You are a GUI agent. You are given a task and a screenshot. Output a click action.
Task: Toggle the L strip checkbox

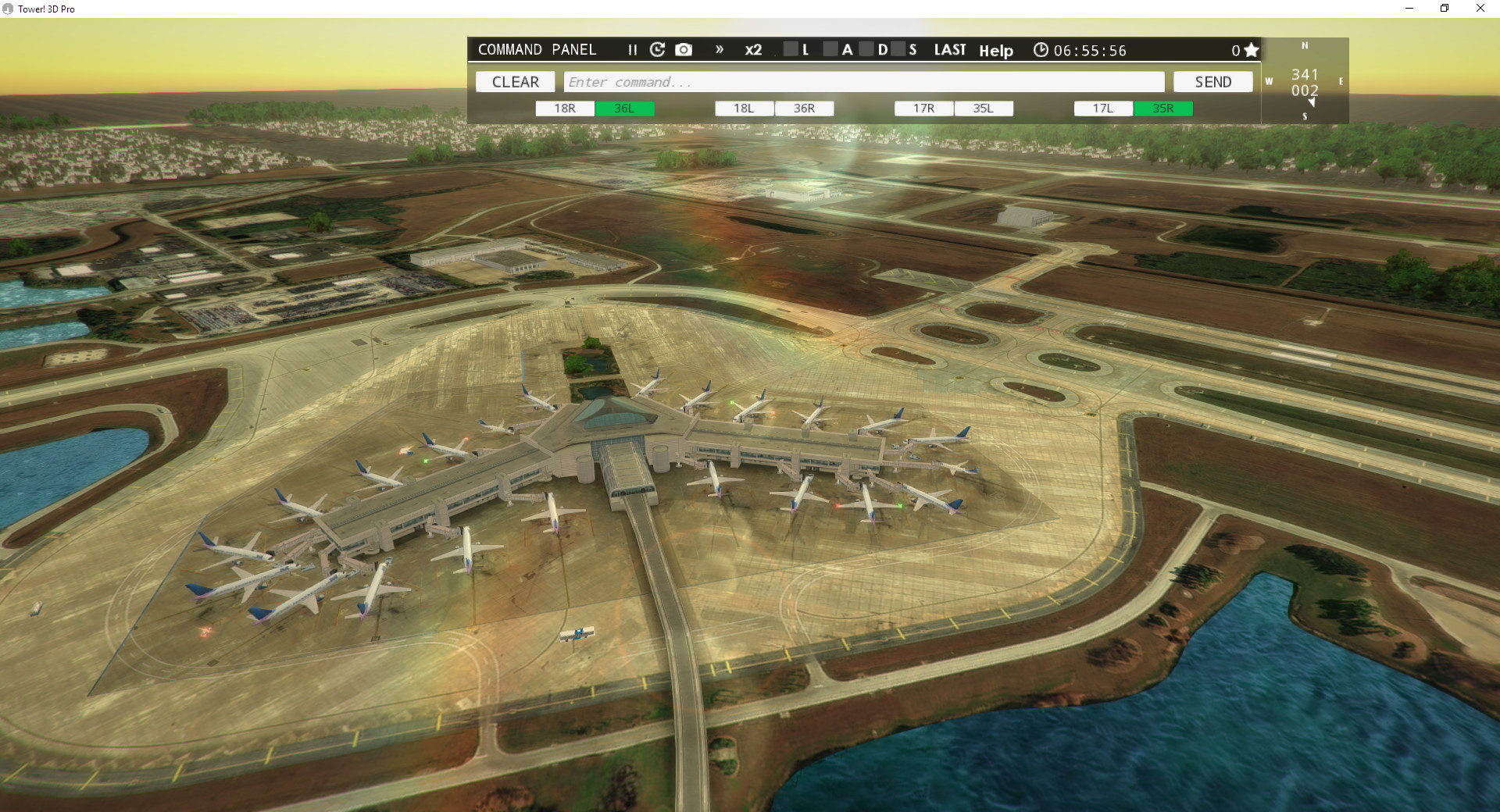coord(790,48)
